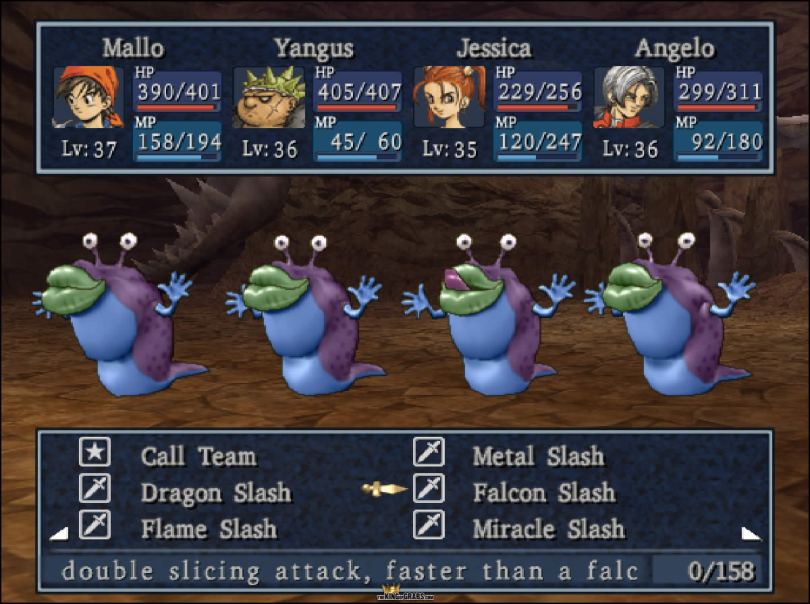
Task: Click Jessica's character portrait
Action: coord(449,97)
